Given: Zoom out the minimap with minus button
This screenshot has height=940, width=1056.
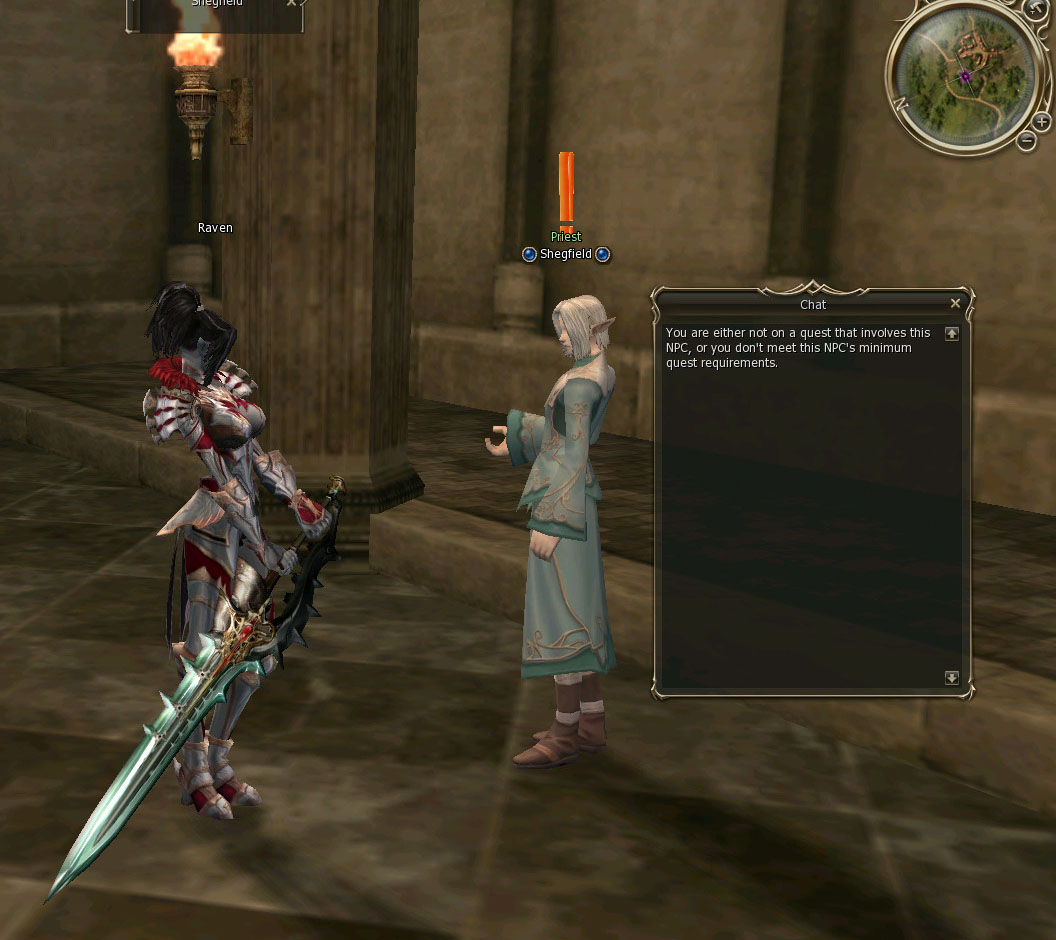Looking at the screenshot, I should click(1027, 141).
